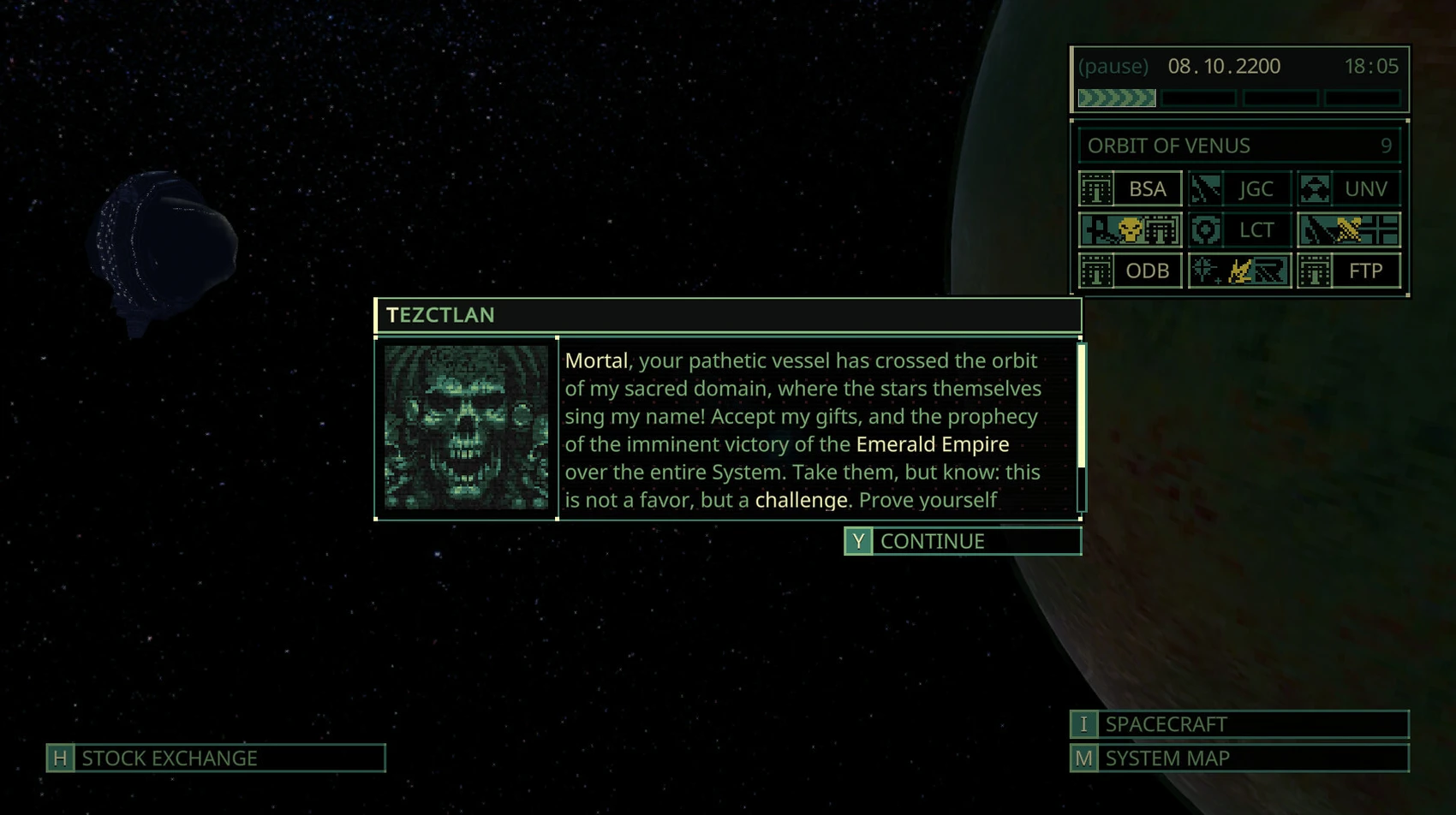The image size is (1456, 815).
Task: Select the yellow skull encounter entry
Action: [1131, 229]
